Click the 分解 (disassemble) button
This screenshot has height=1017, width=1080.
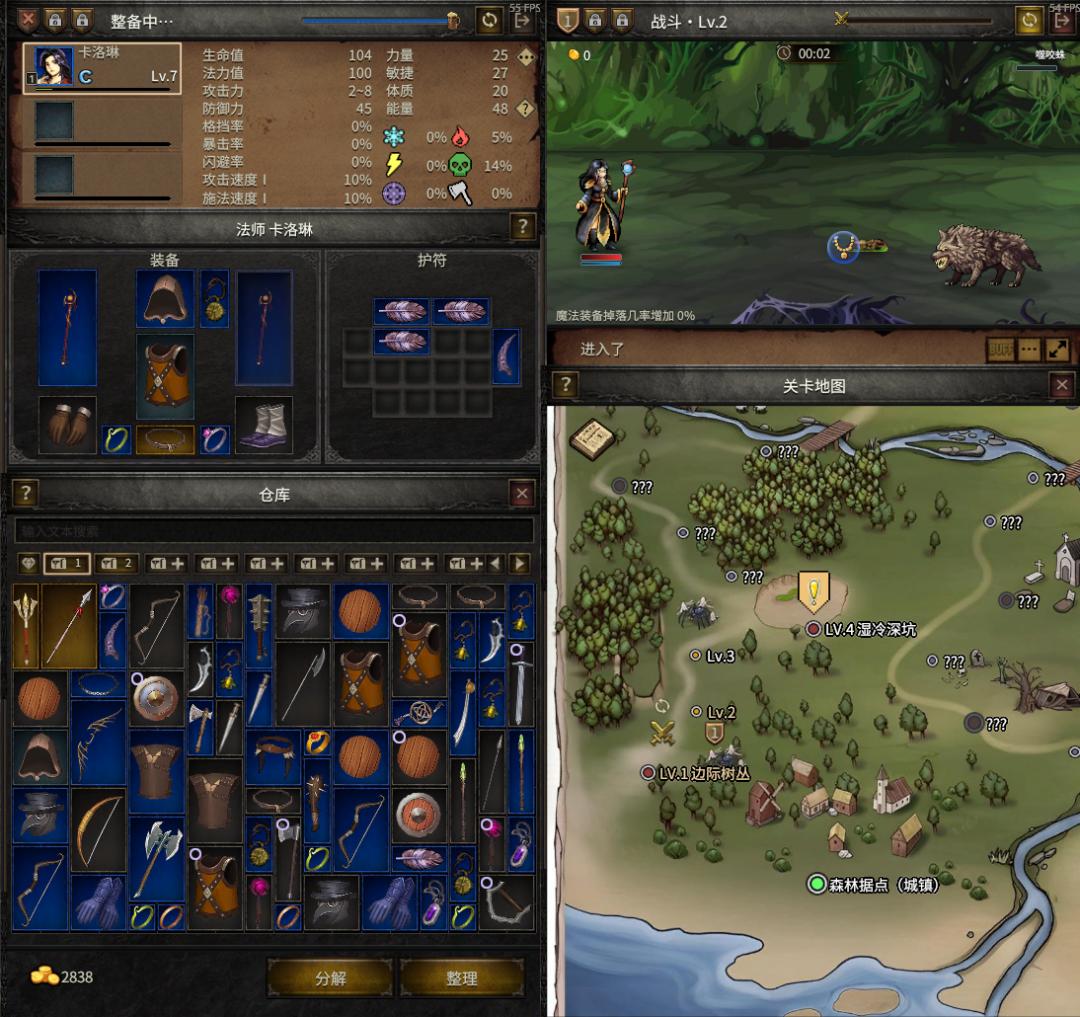pos(330,978)
